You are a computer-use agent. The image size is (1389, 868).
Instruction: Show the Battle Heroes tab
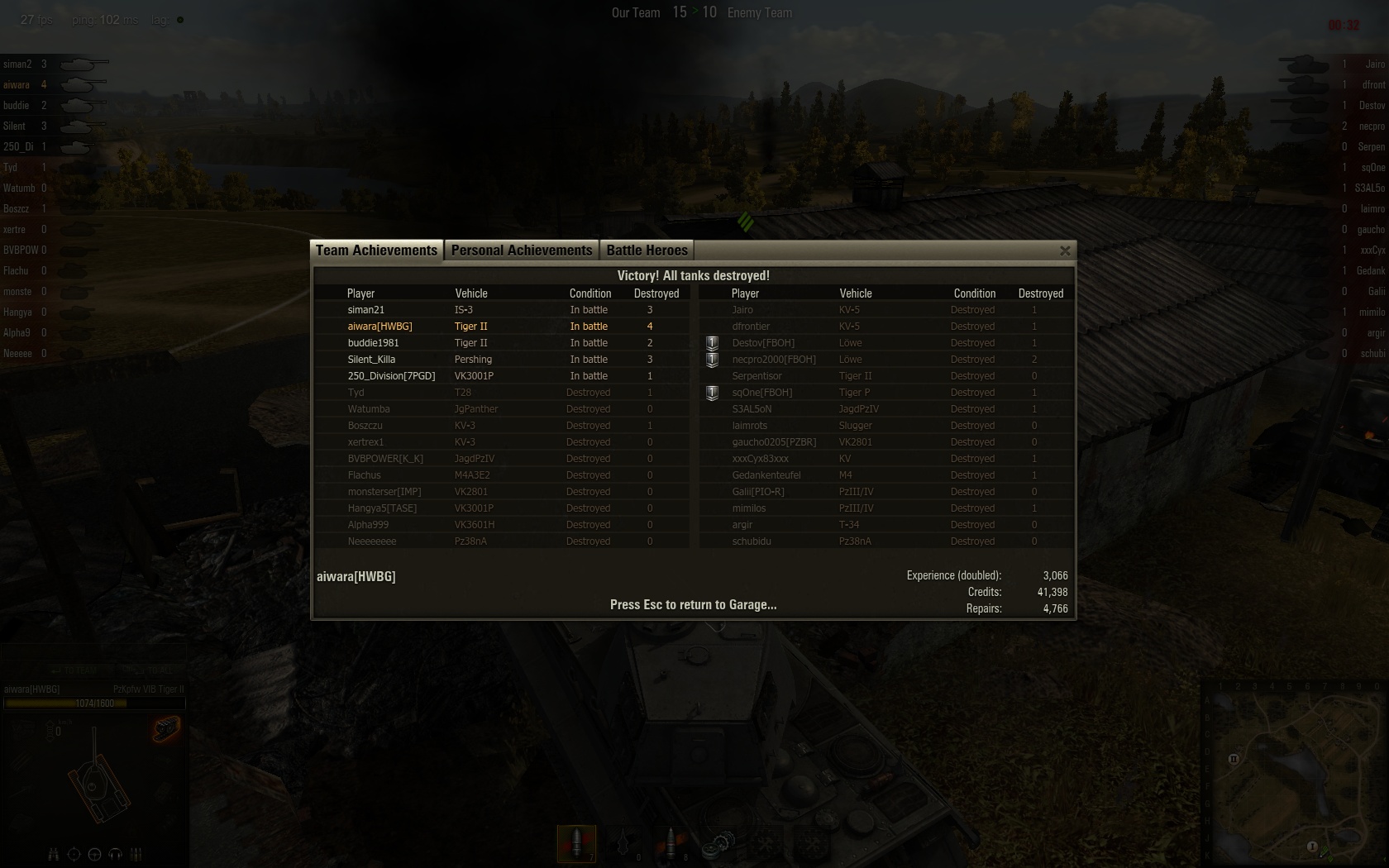[x=647, y=250]
